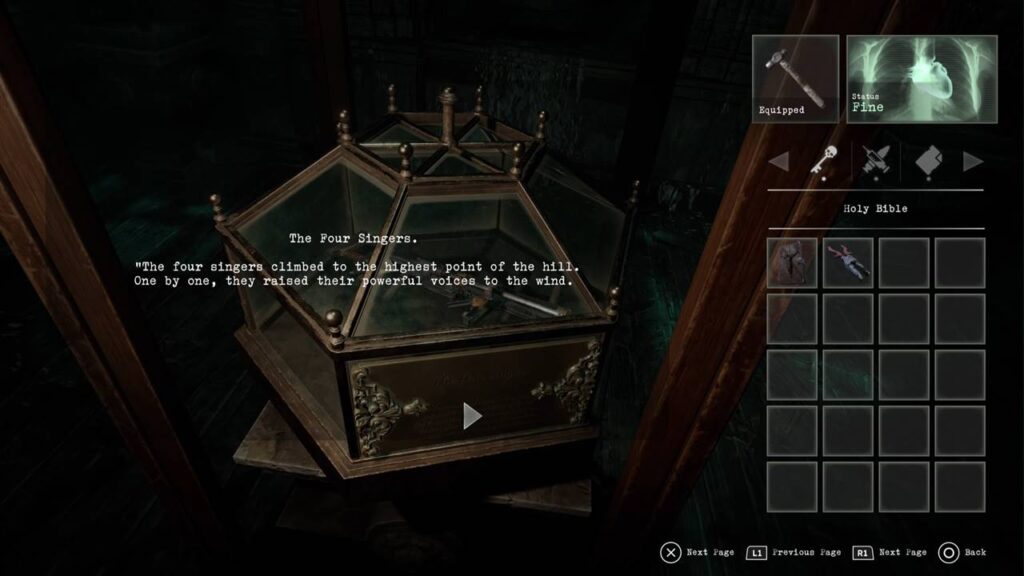Click the left category arrow

point(778,161)
